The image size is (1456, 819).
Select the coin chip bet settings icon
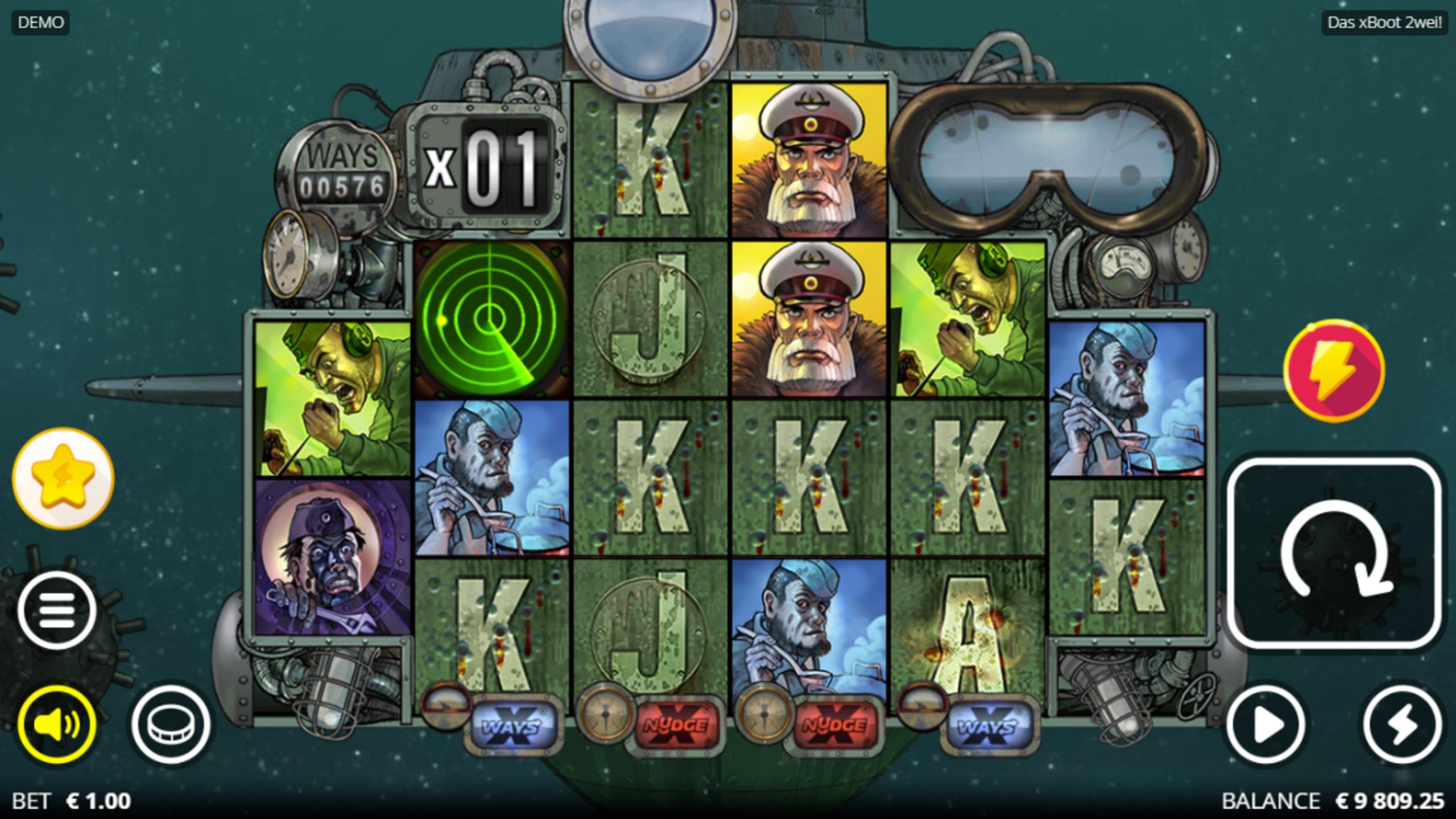pyautogui.click(x=169, y=722)
